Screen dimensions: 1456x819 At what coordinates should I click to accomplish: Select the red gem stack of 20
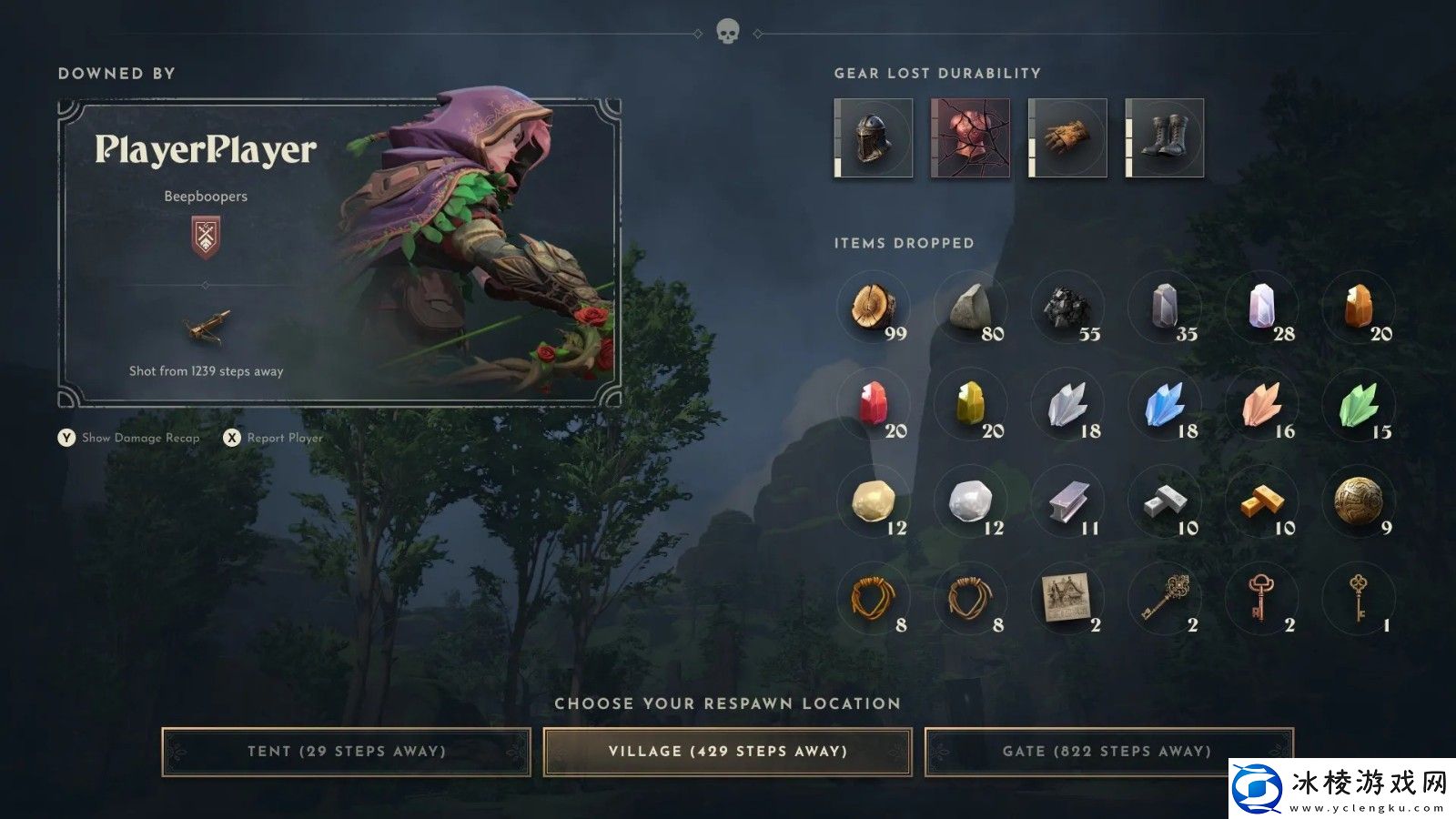(x=875, y=405)
